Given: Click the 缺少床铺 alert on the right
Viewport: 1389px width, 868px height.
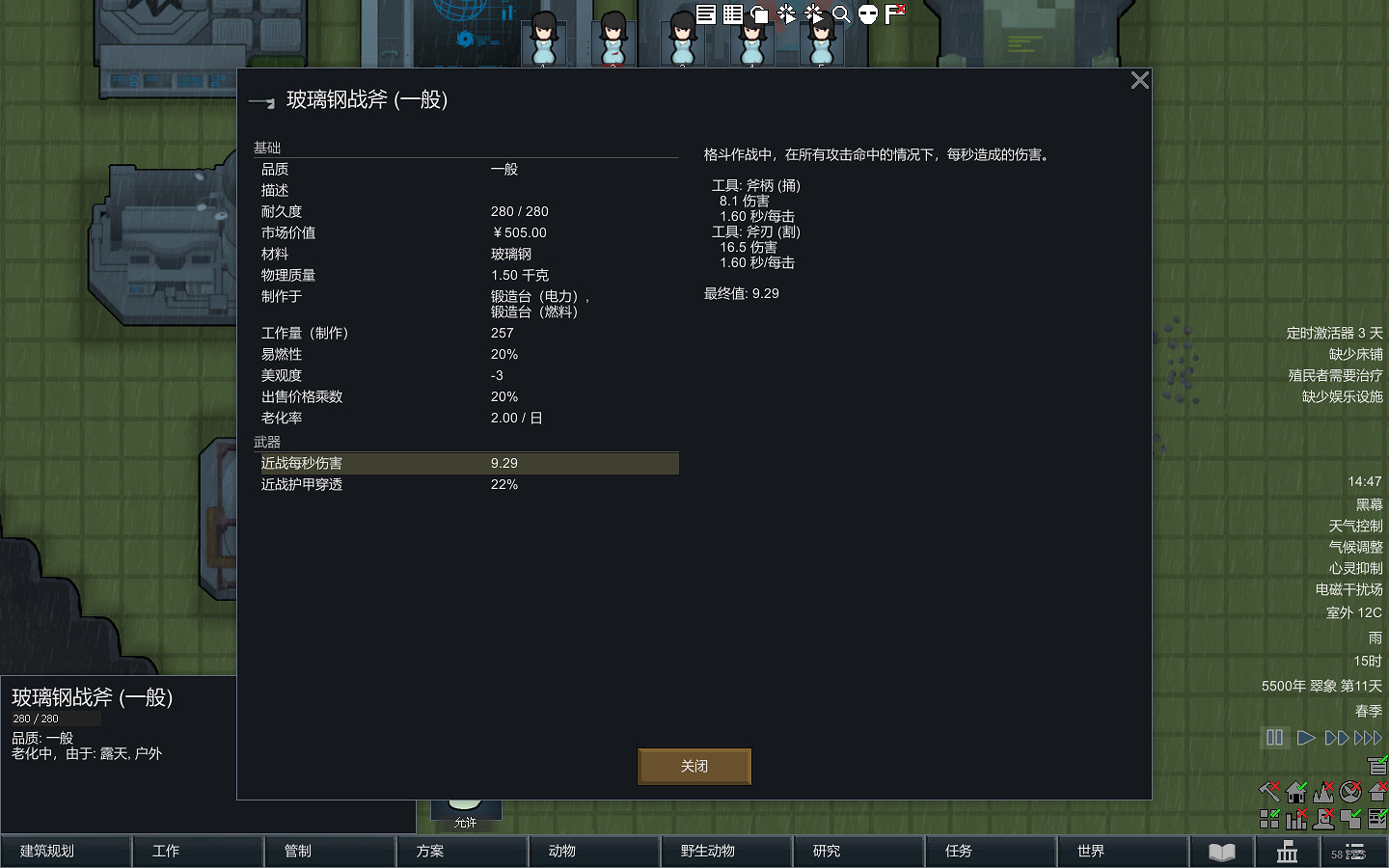Looking at the screenshot, I should [x=1354, y=353].
